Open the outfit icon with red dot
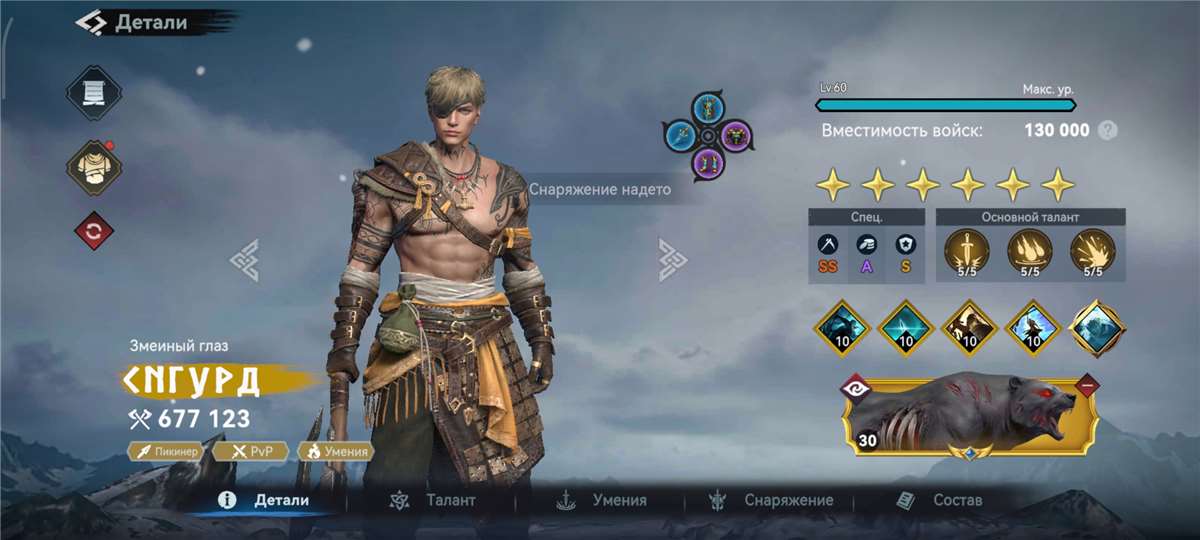The width and height of the screenshot is (1200, 540). 94,166
